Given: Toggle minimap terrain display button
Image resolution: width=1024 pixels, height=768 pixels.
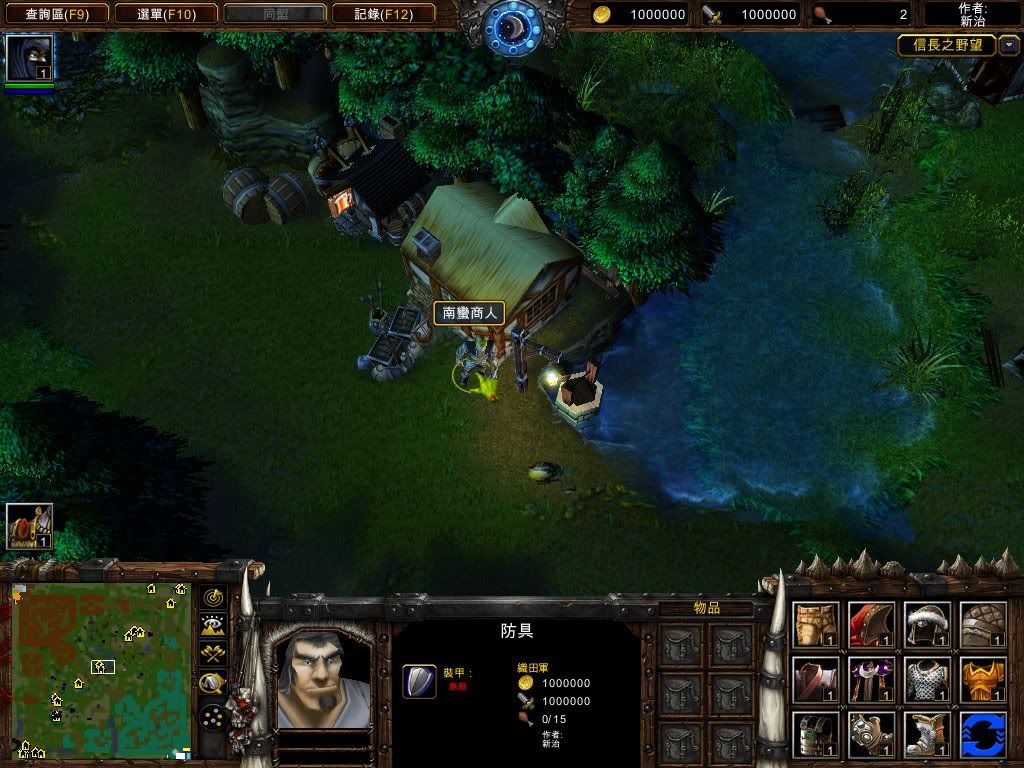Looking at the screenshot, I should [x=213, y=626].
